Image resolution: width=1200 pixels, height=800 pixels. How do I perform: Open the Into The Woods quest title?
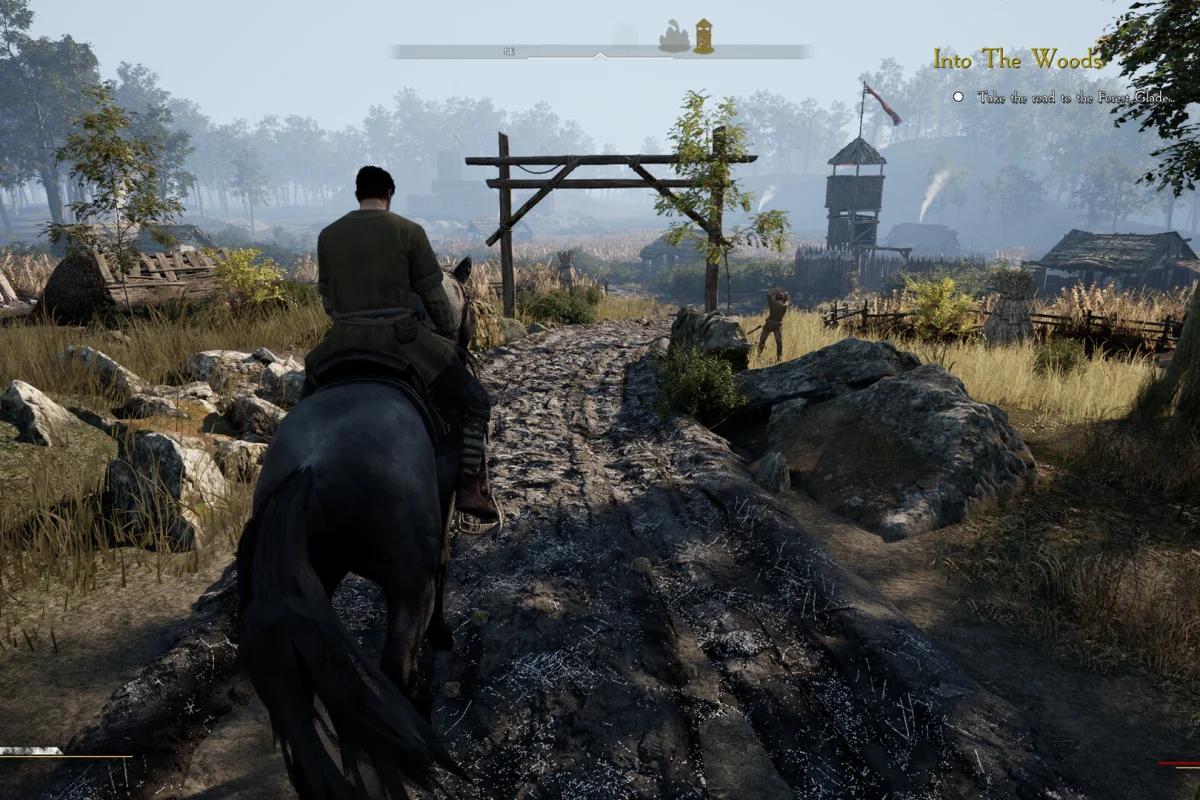(x=1018, y=59)
